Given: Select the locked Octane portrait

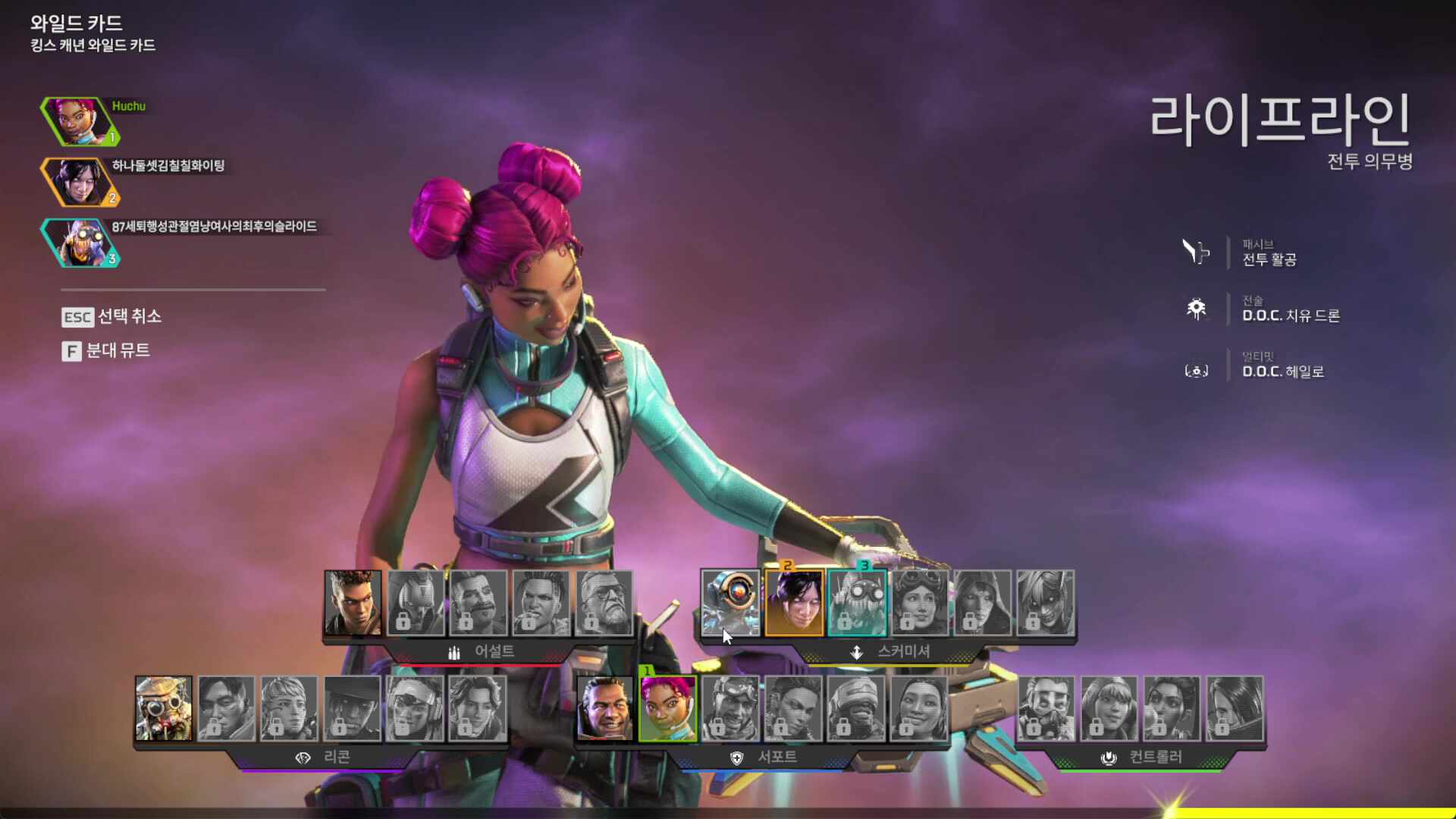Looking at the screenshot, I should pos(857,603).
